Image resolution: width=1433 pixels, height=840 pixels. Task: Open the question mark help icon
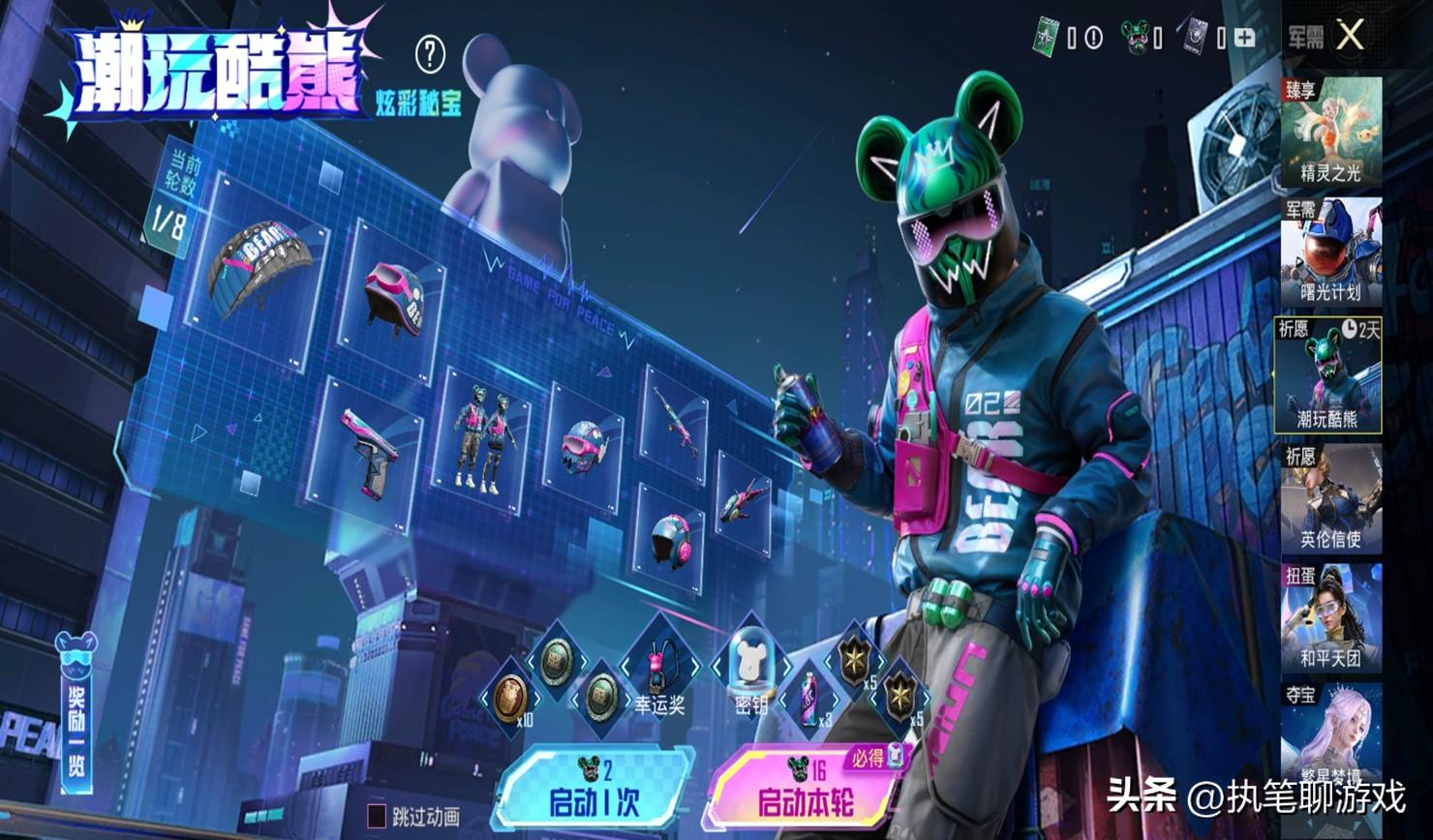[x=430, y=55]
